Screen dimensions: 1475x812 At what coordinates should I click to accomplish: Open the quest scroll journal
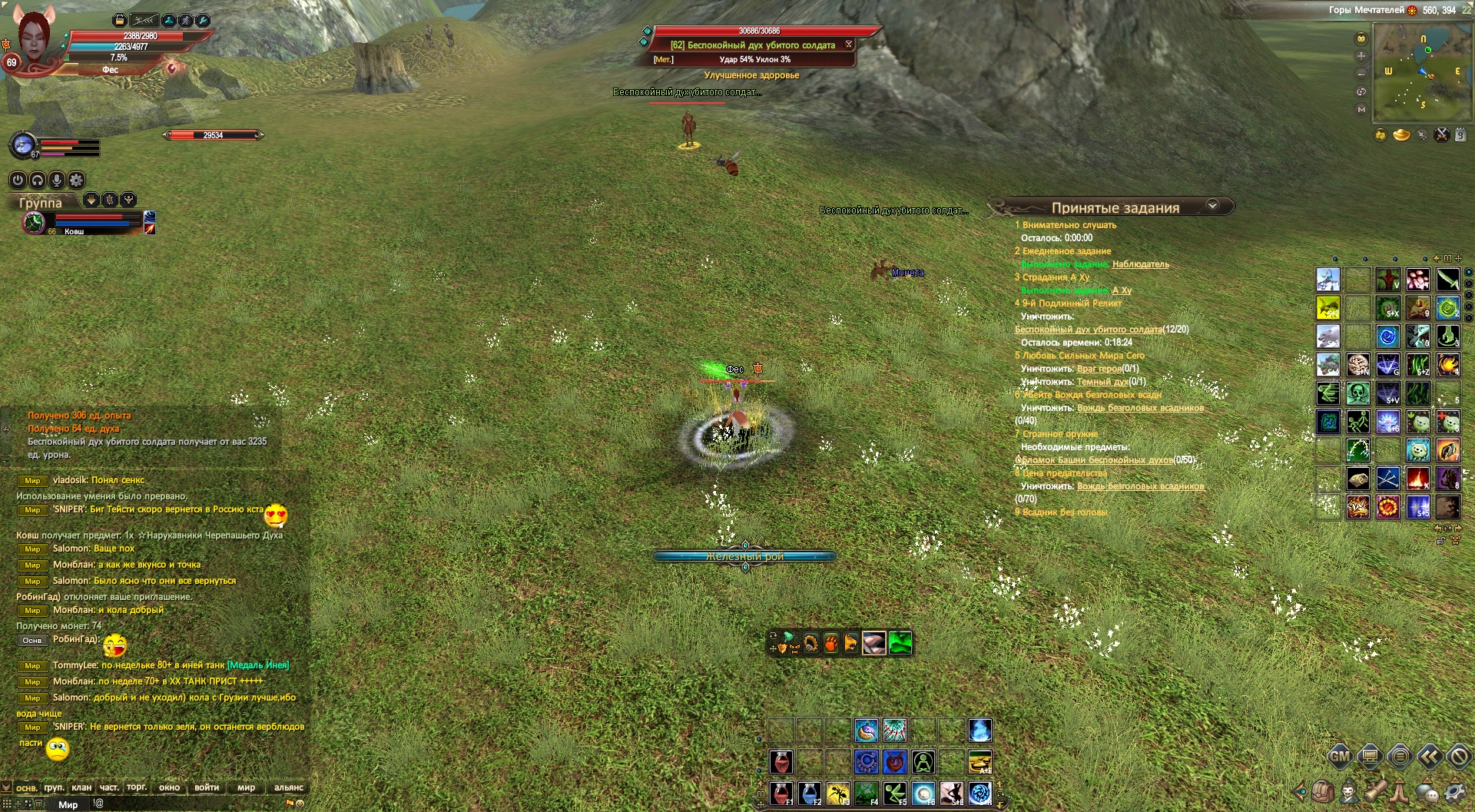(1375, 791)
